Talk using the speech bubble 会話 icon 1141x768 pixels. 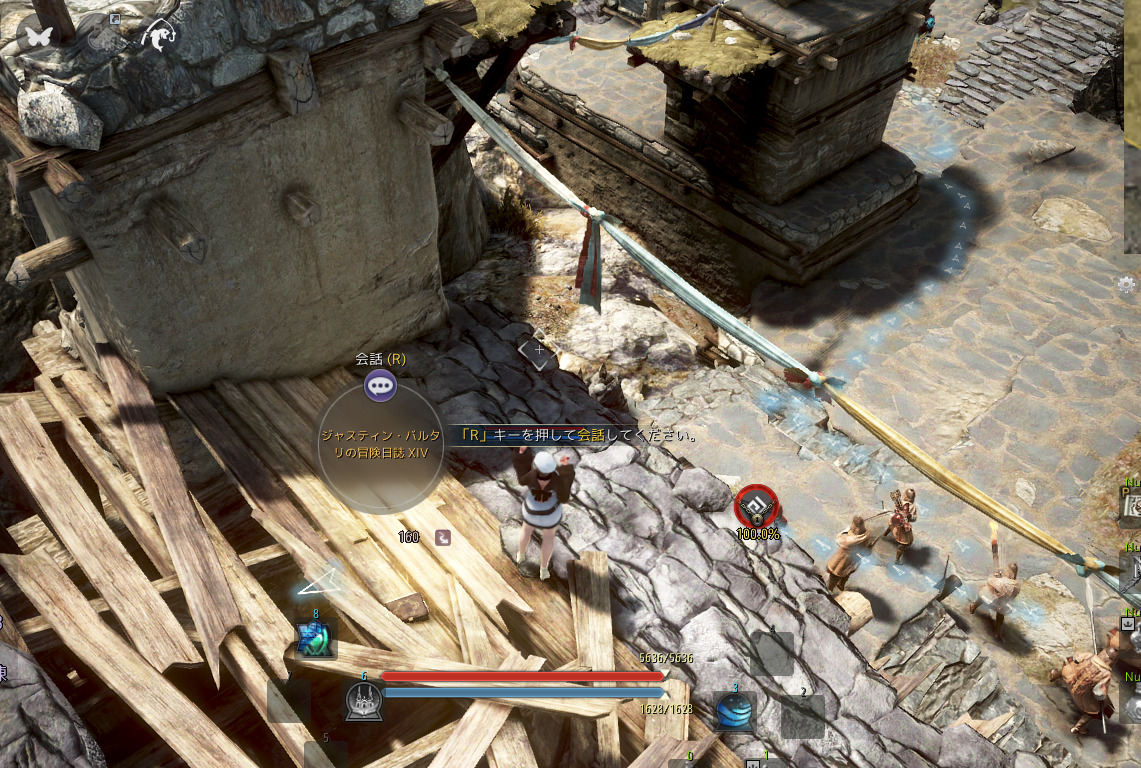coord(380,384)
